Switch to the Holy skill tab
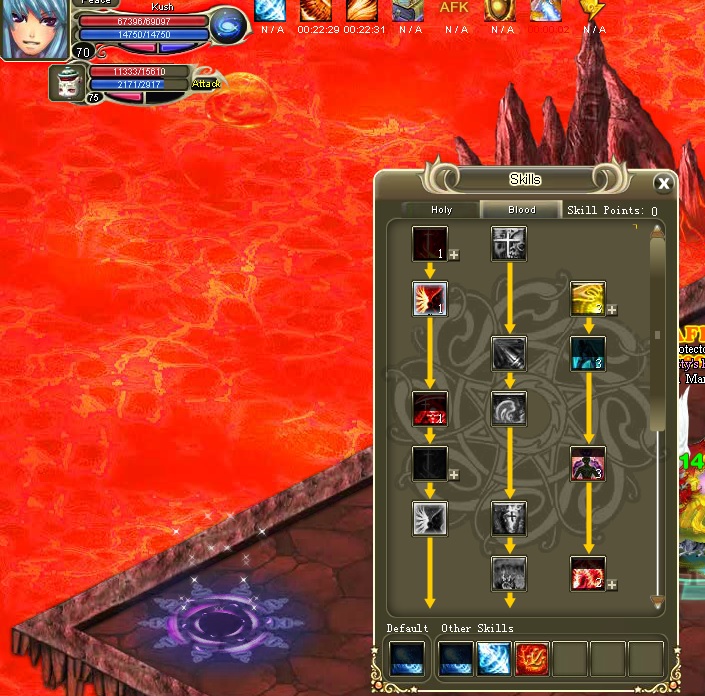The height and width of the screenshot is (696, 705). pyautogui.click(x=441, y=210)
